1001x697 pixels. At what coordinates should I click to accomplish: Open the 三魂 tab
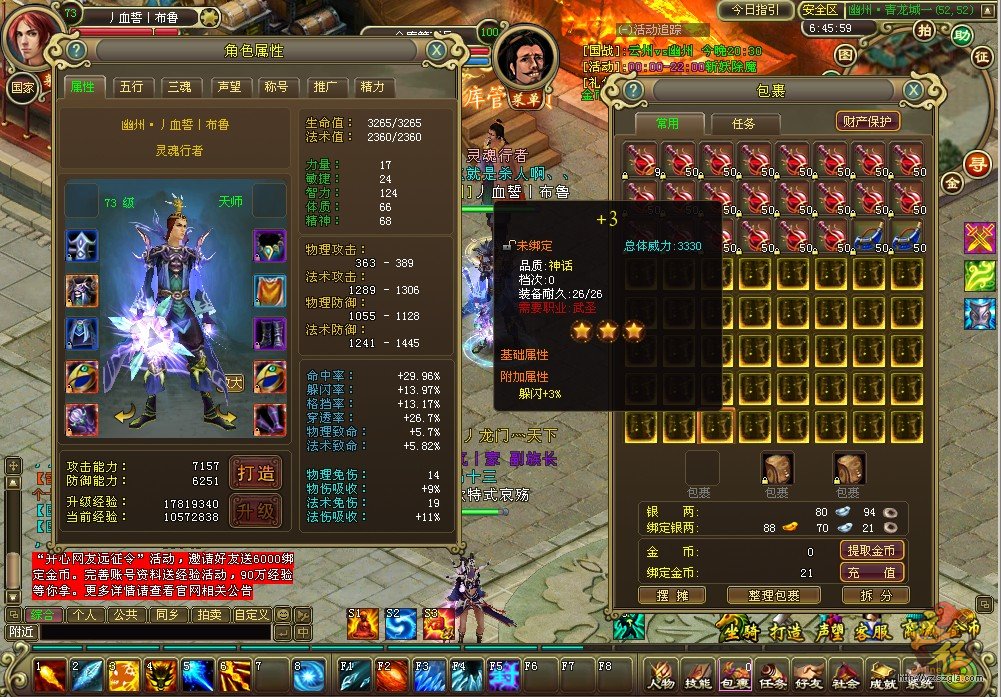(179, 87)
